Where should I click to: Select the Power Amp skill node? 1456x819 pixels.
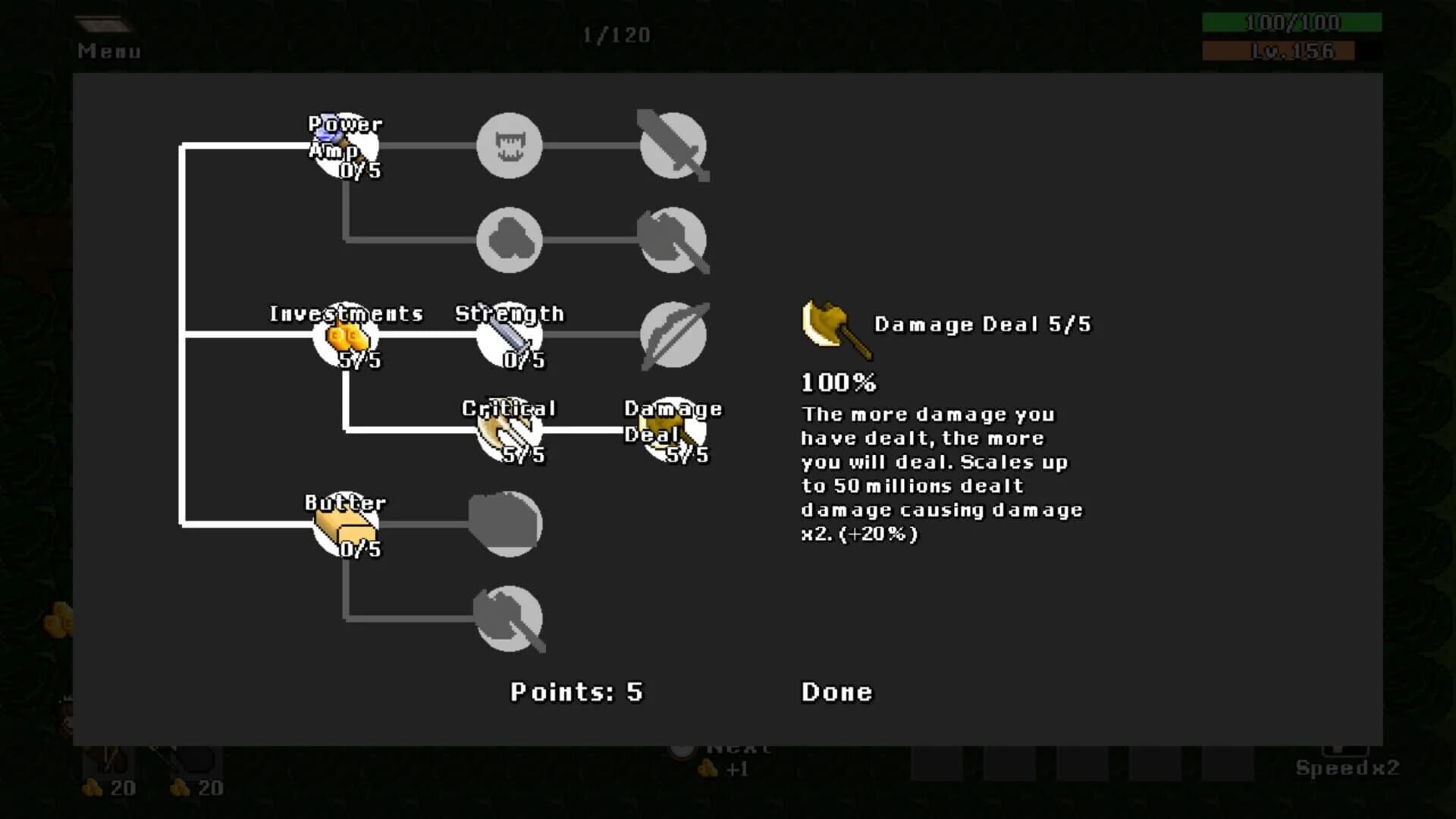click(345, 144)
